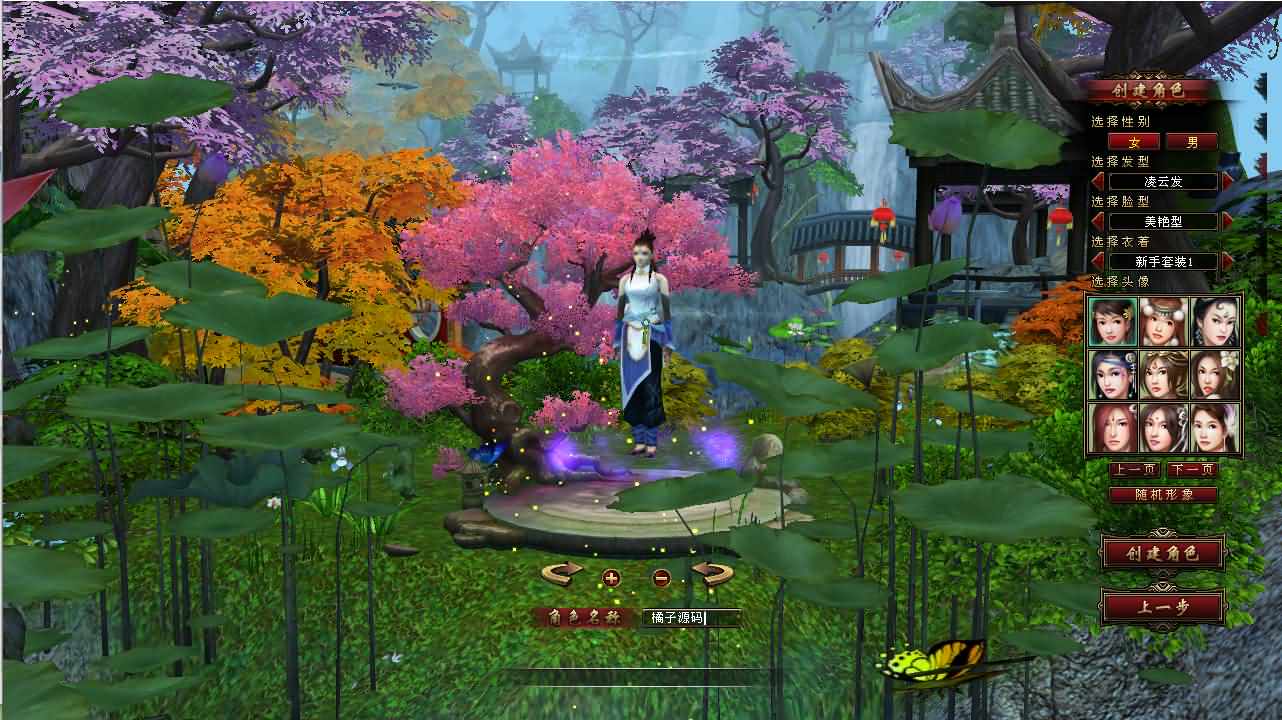Click the left arrow beside 凌云发 hairstyle
This screenshot has height=720, width=1282.
tap(1098, 179)
